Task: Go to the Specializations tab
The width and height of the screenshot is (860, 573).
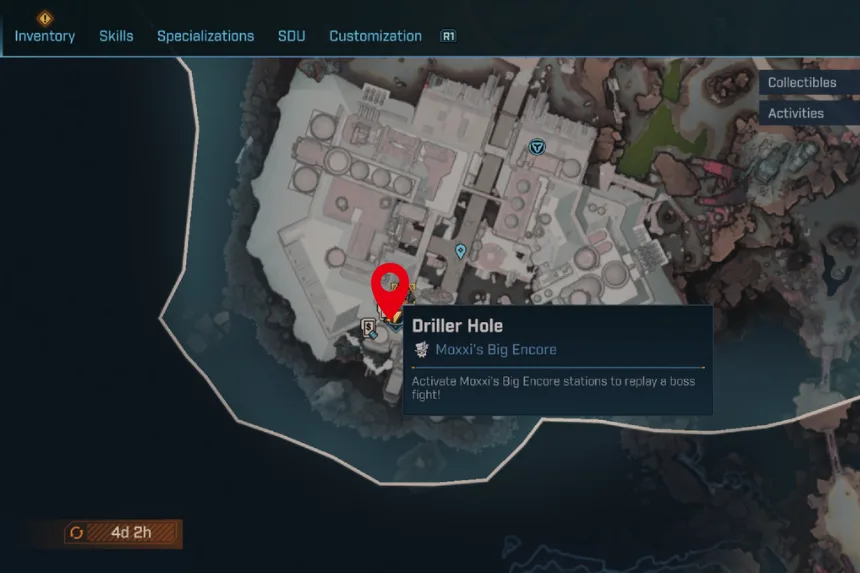Action: click(x=205, y=36)
